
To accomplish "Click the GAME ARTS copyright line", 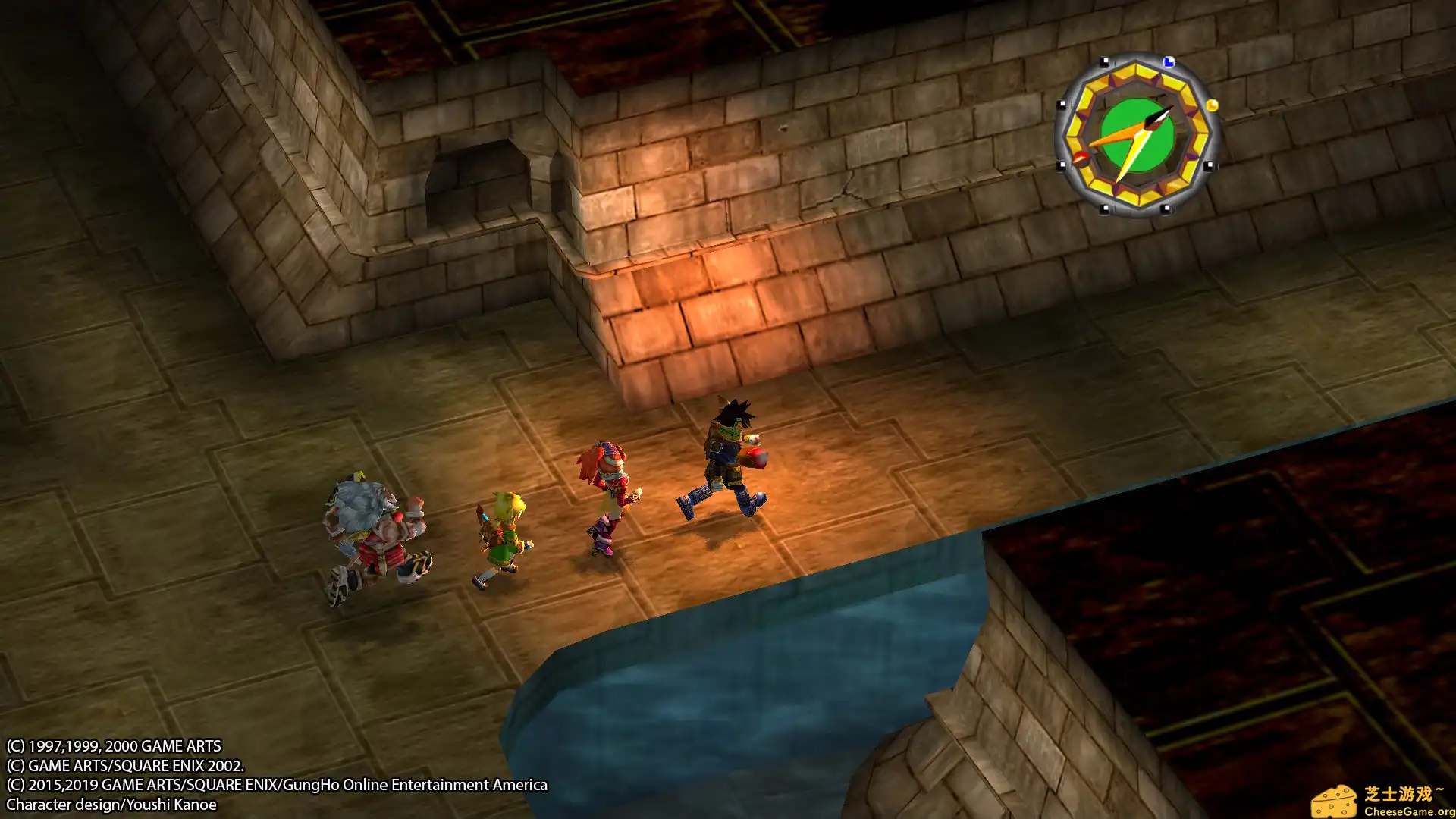I will click(114, 745).
